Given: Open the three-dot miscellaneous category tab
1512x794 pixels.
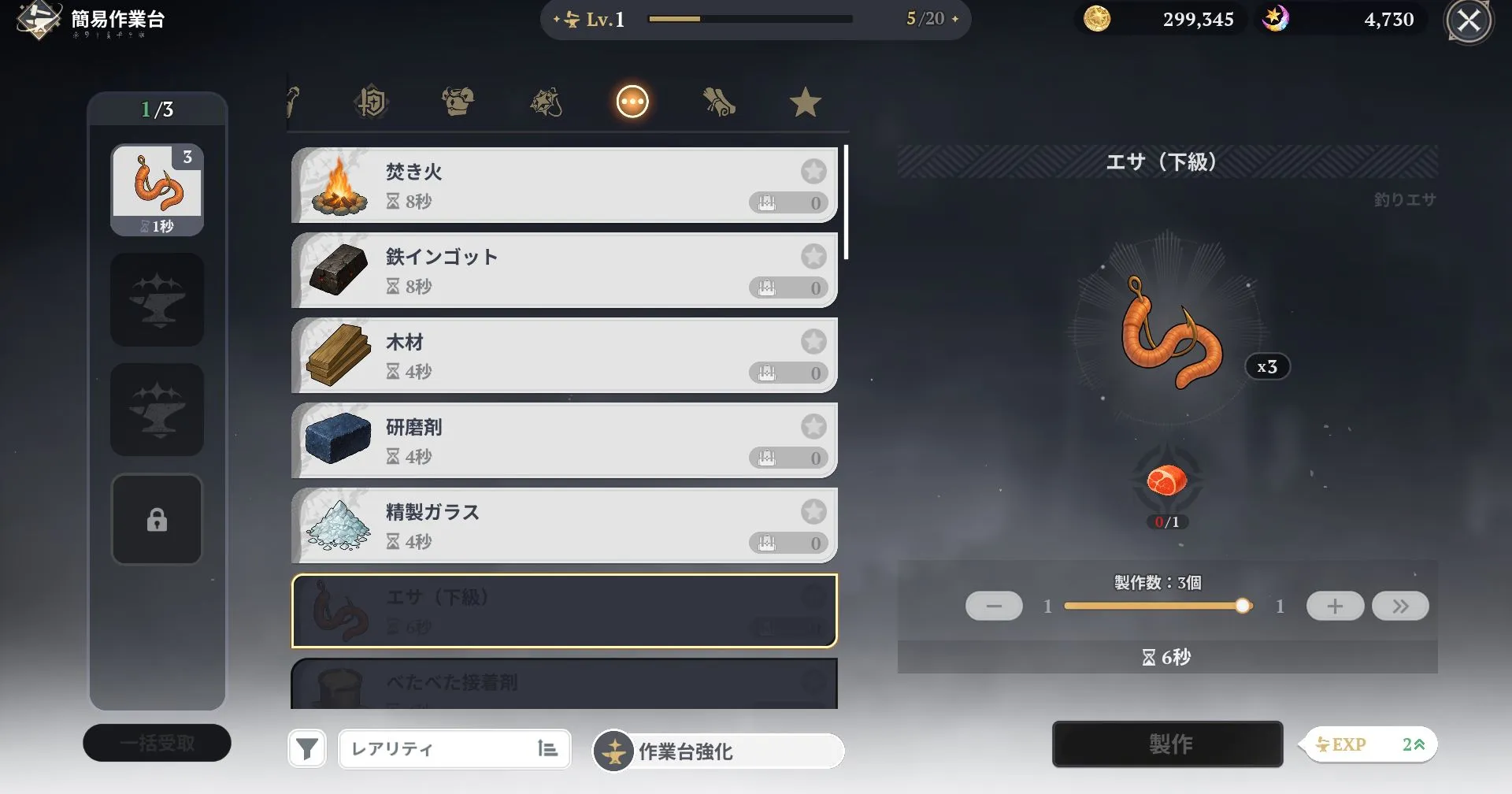Looking at the screenshot, I should 632,101.
